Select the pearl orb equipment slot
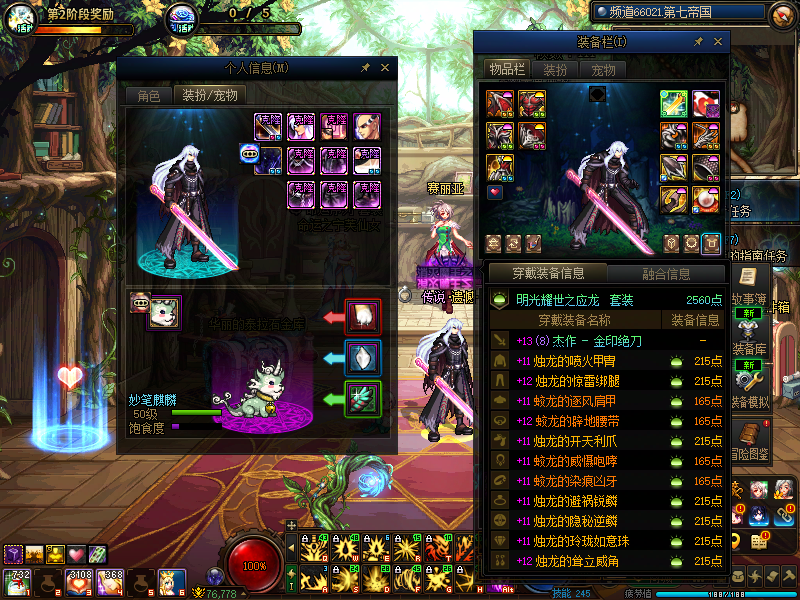Image resolution: width=800 pixels, height=600 pixels. click(x=706, y=200)
